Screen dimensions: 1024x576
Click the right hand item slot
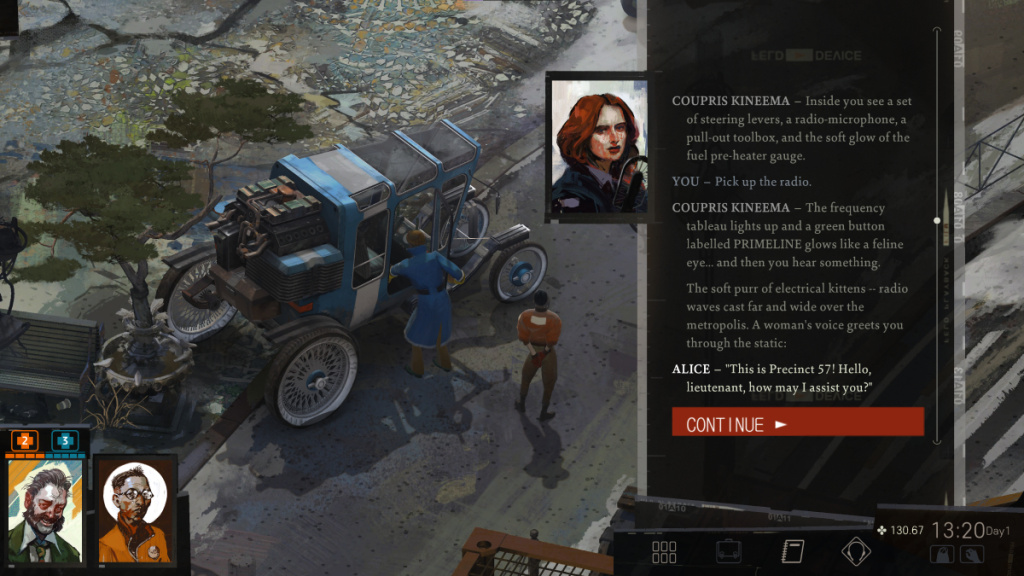pyautogui.click(x=973, y=554)
